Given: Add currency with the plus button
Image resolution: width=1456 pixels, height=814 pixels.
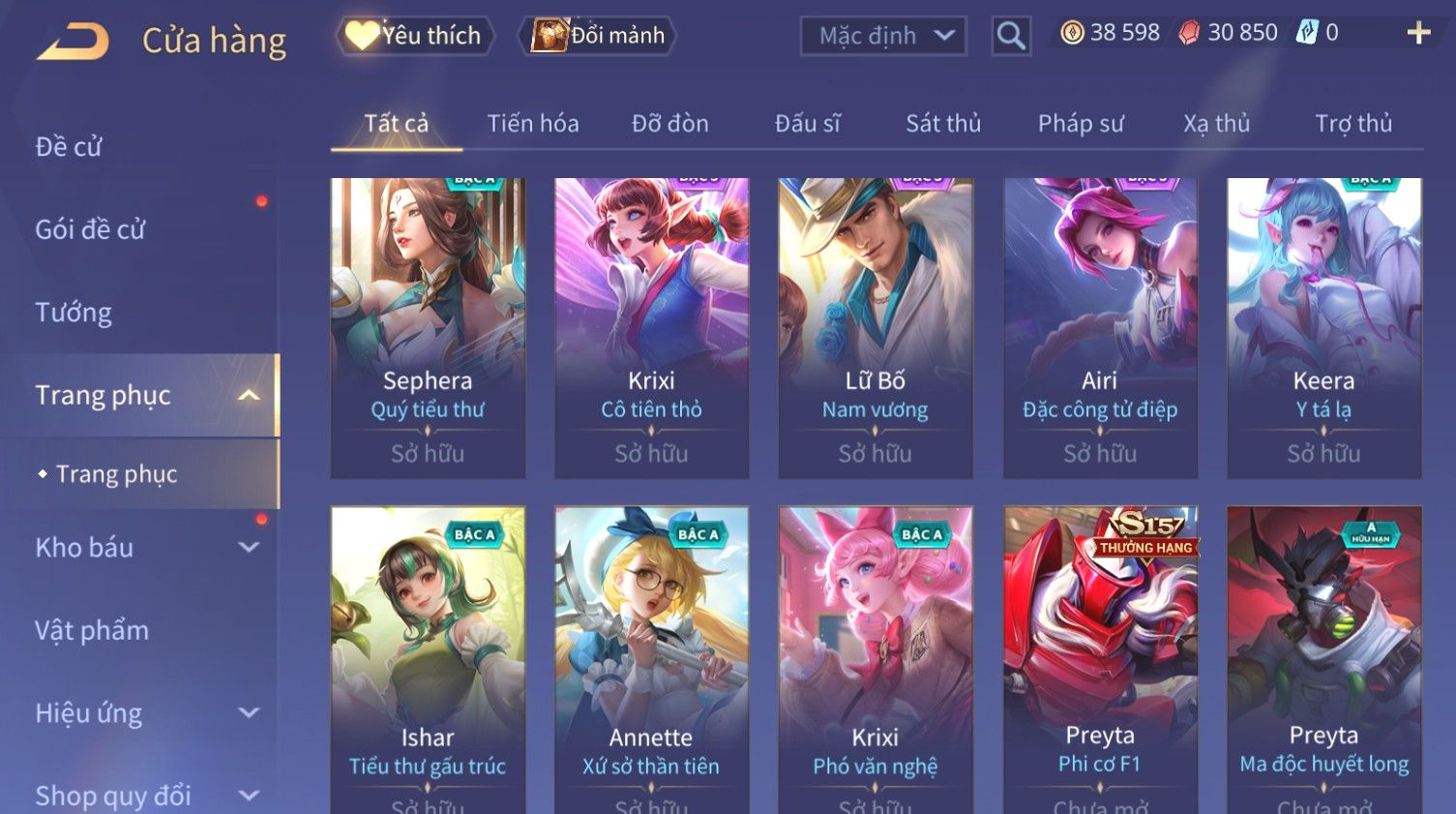Looking at the screenshot, I should coord(1418,33).
